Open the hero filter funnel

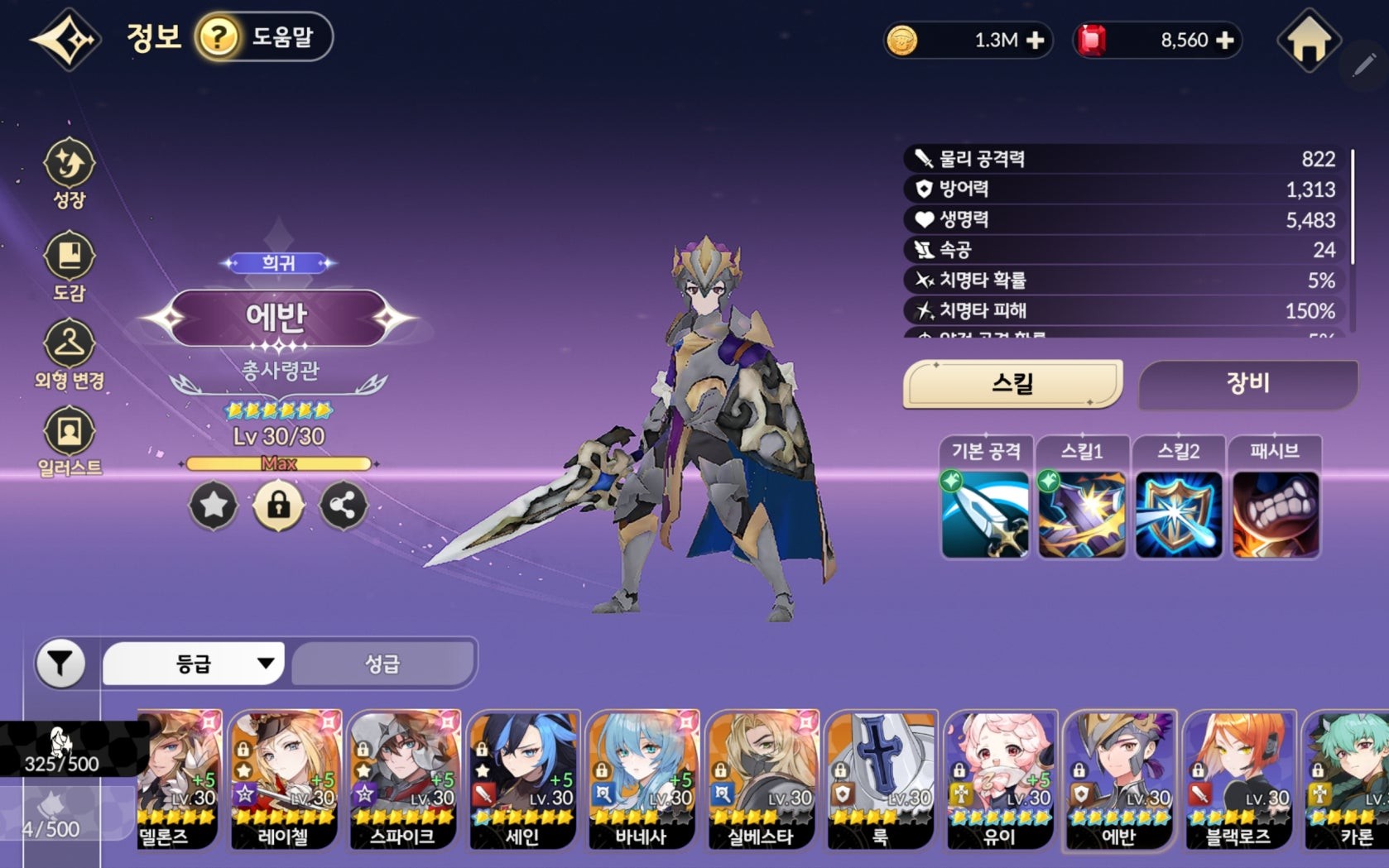tap(60, 664)
